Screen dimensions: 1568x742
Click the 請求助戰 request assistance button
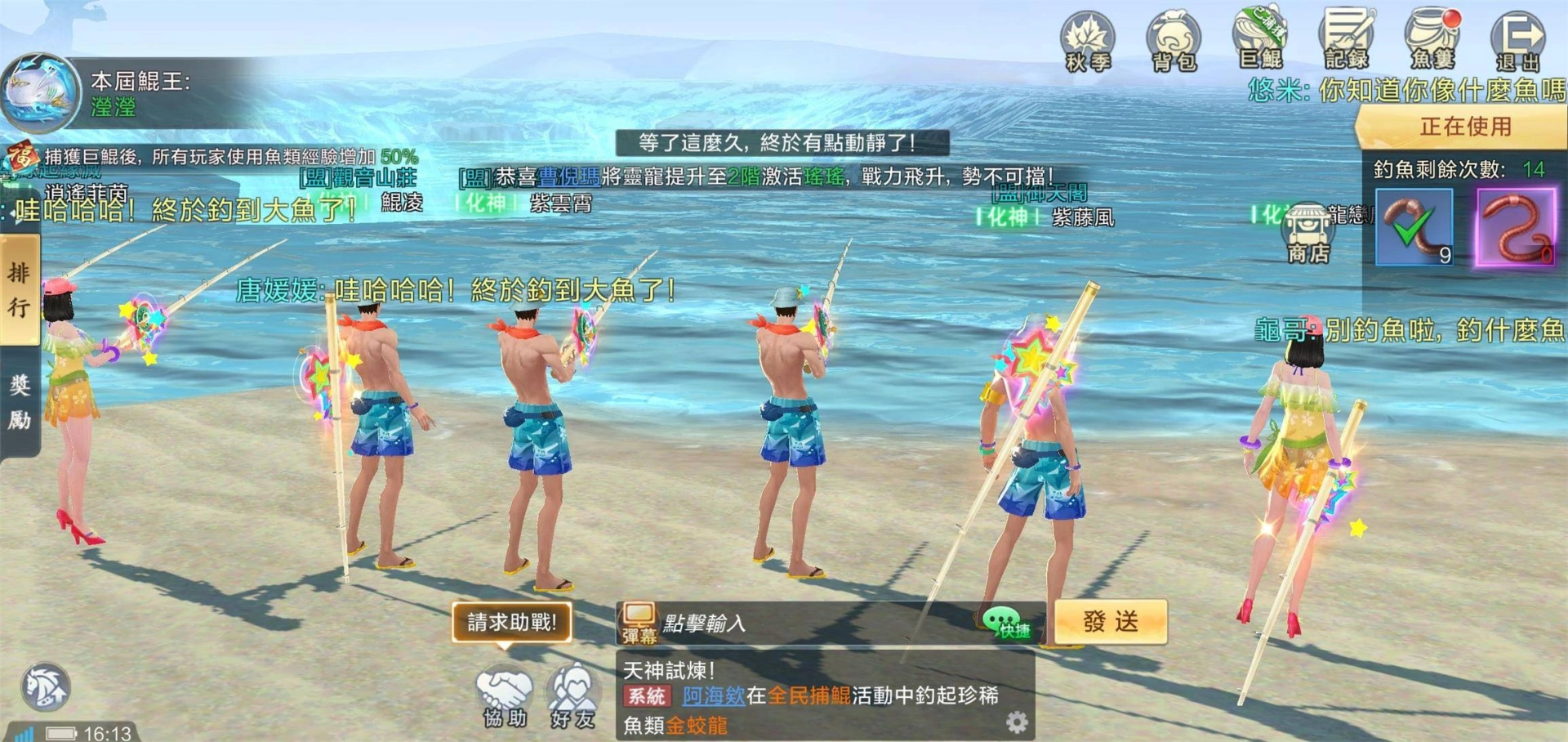[512, 622]
